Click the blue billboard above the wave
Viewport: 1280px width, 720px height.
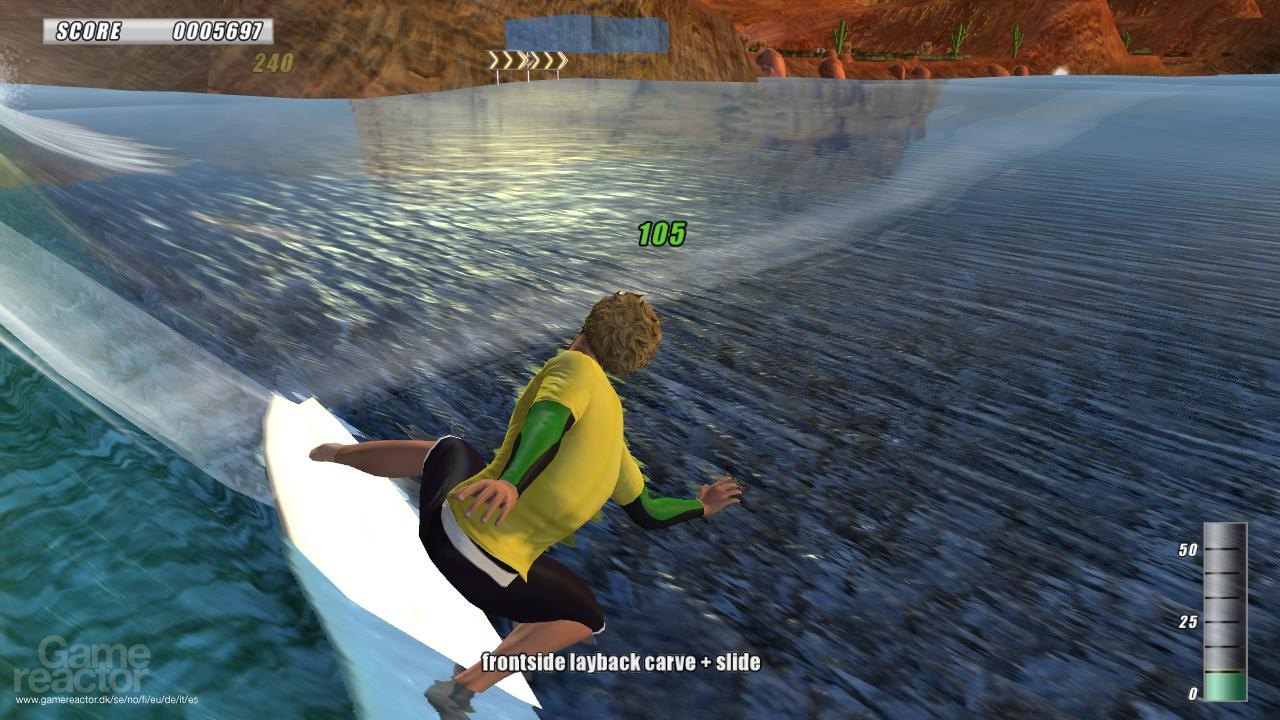pos(585,35)
